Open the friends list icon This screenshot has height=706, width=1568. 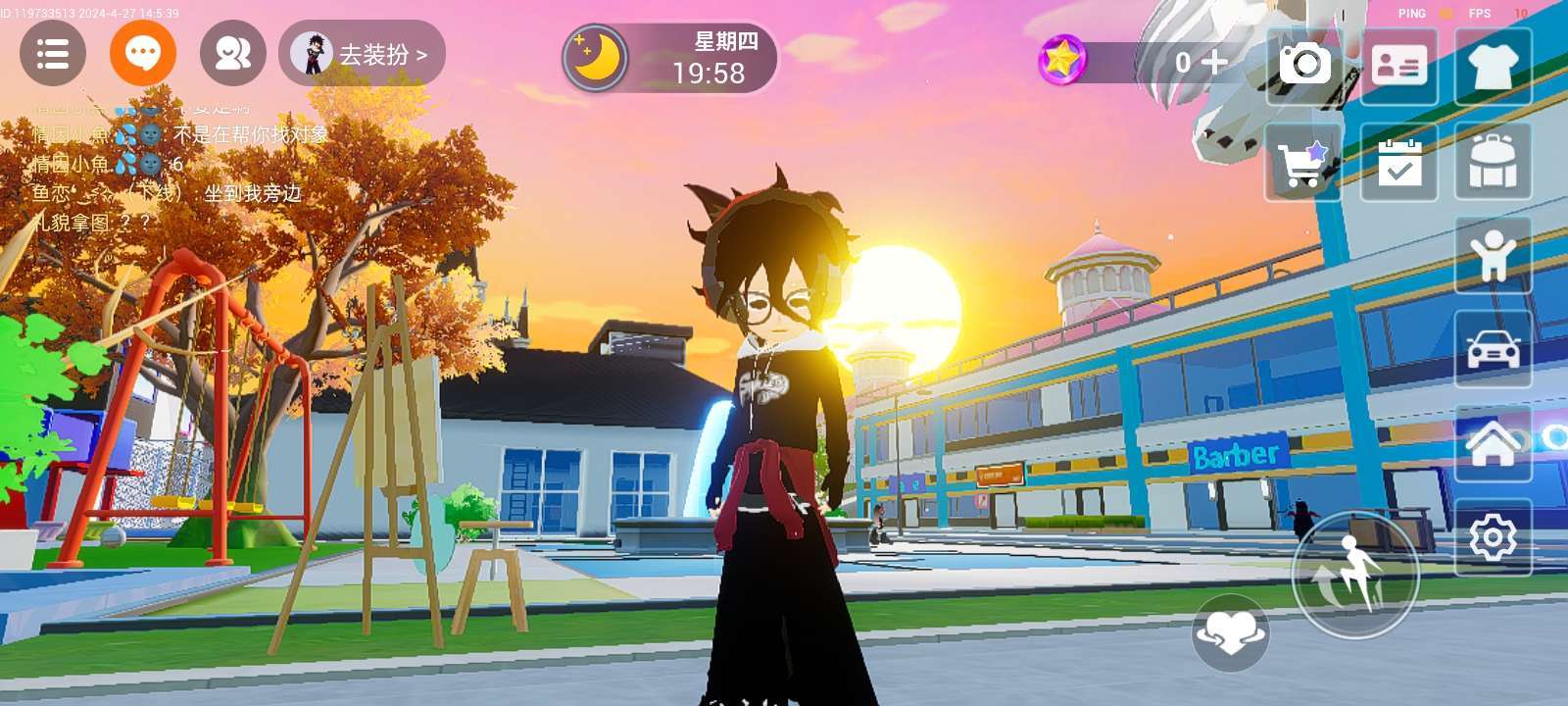(233, 54)
